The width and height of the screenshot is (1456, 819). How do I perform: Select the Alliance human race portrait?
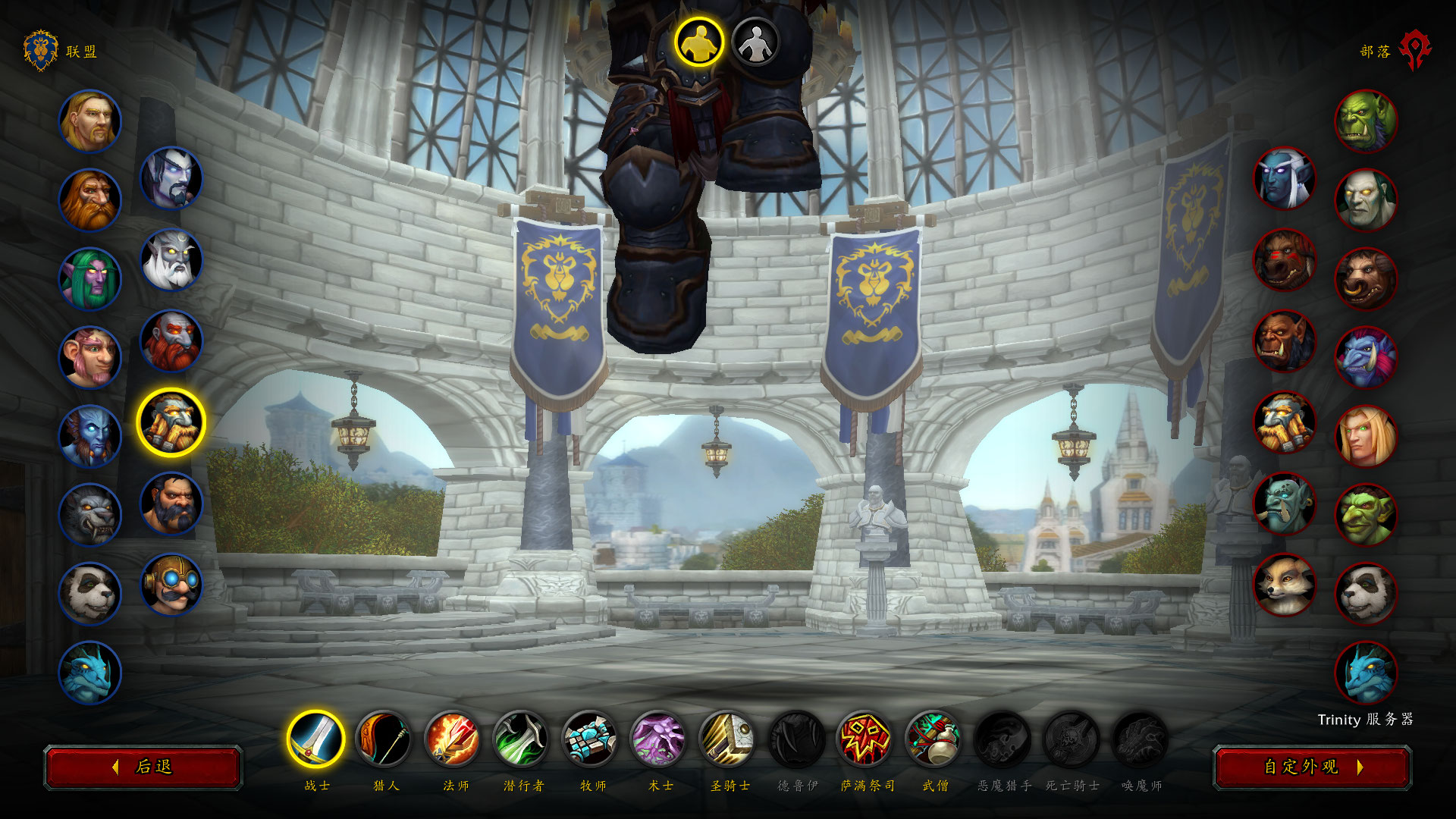(90, 121)
